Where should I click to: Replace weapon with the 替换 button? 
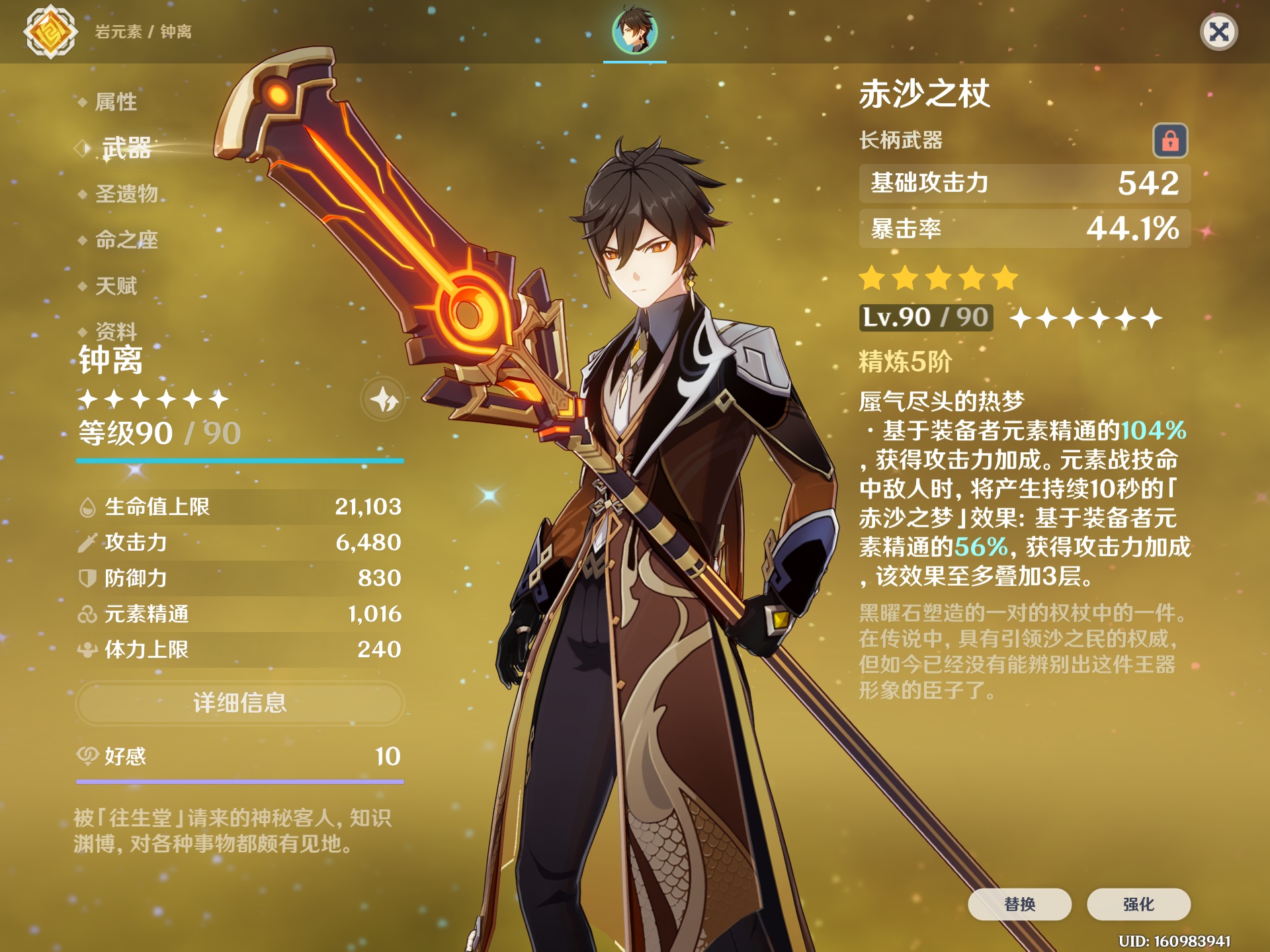pos(1019,904)
